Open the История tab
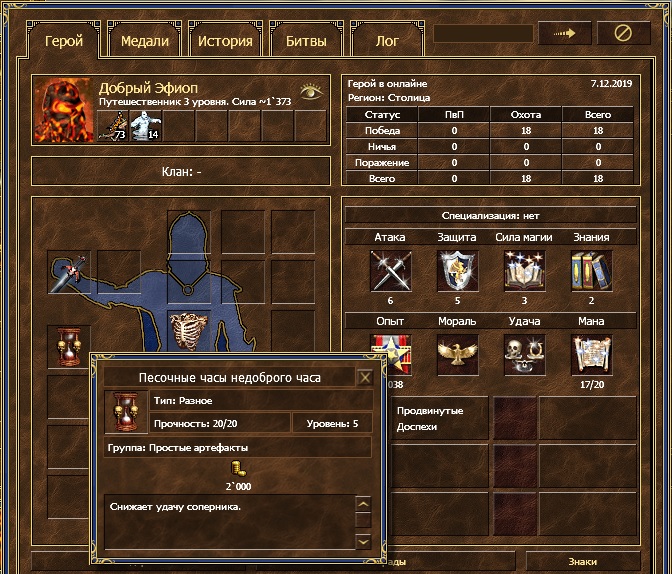 click(225, 41)
